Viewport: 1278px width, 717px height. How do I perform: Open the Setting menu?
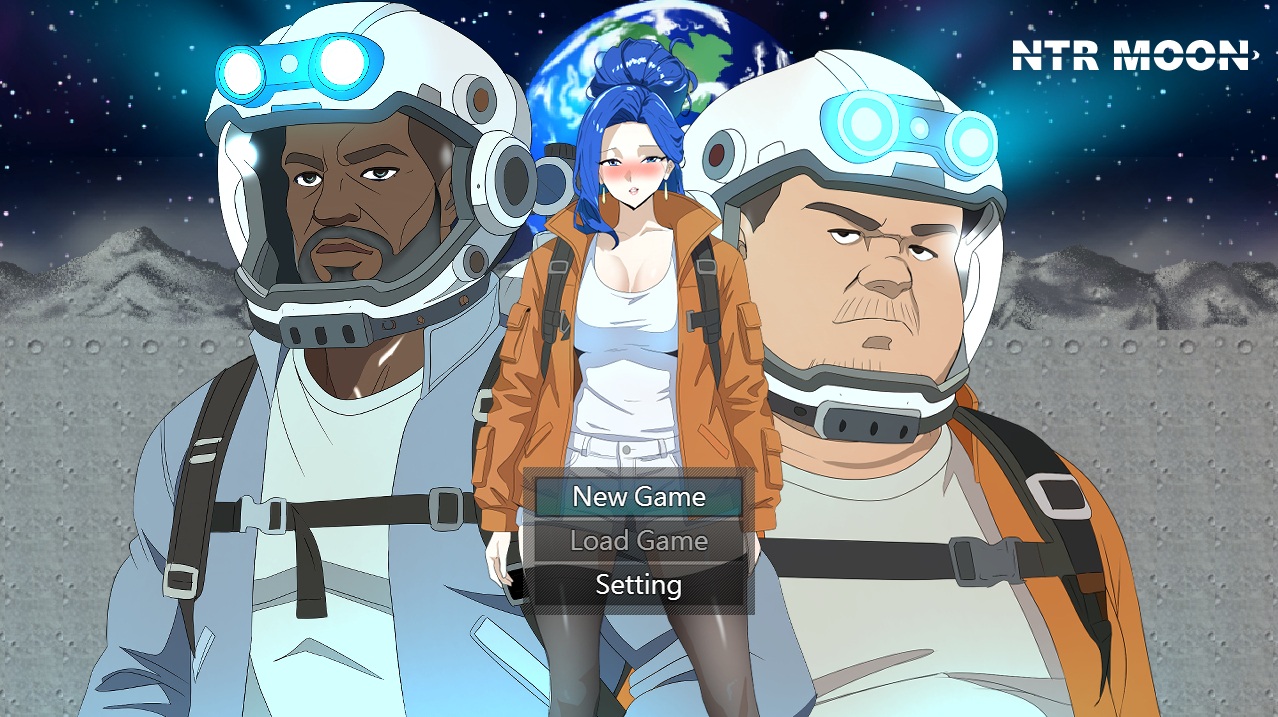click(x=639, y=585)
